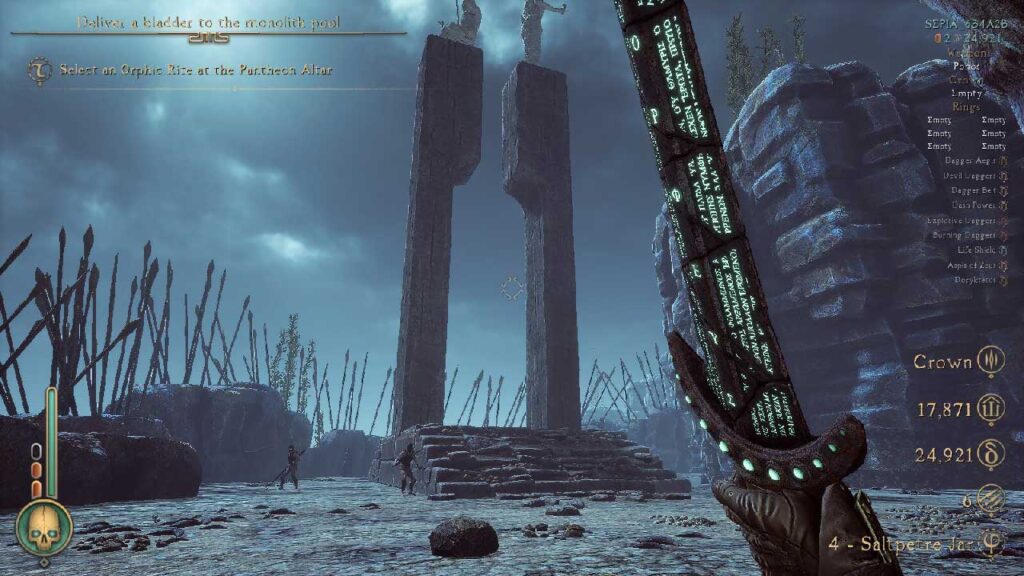This screenshot has width=1024, height=576.
Task: Click the Orphic Rite objective icon
Action: [x=40, y=70]
